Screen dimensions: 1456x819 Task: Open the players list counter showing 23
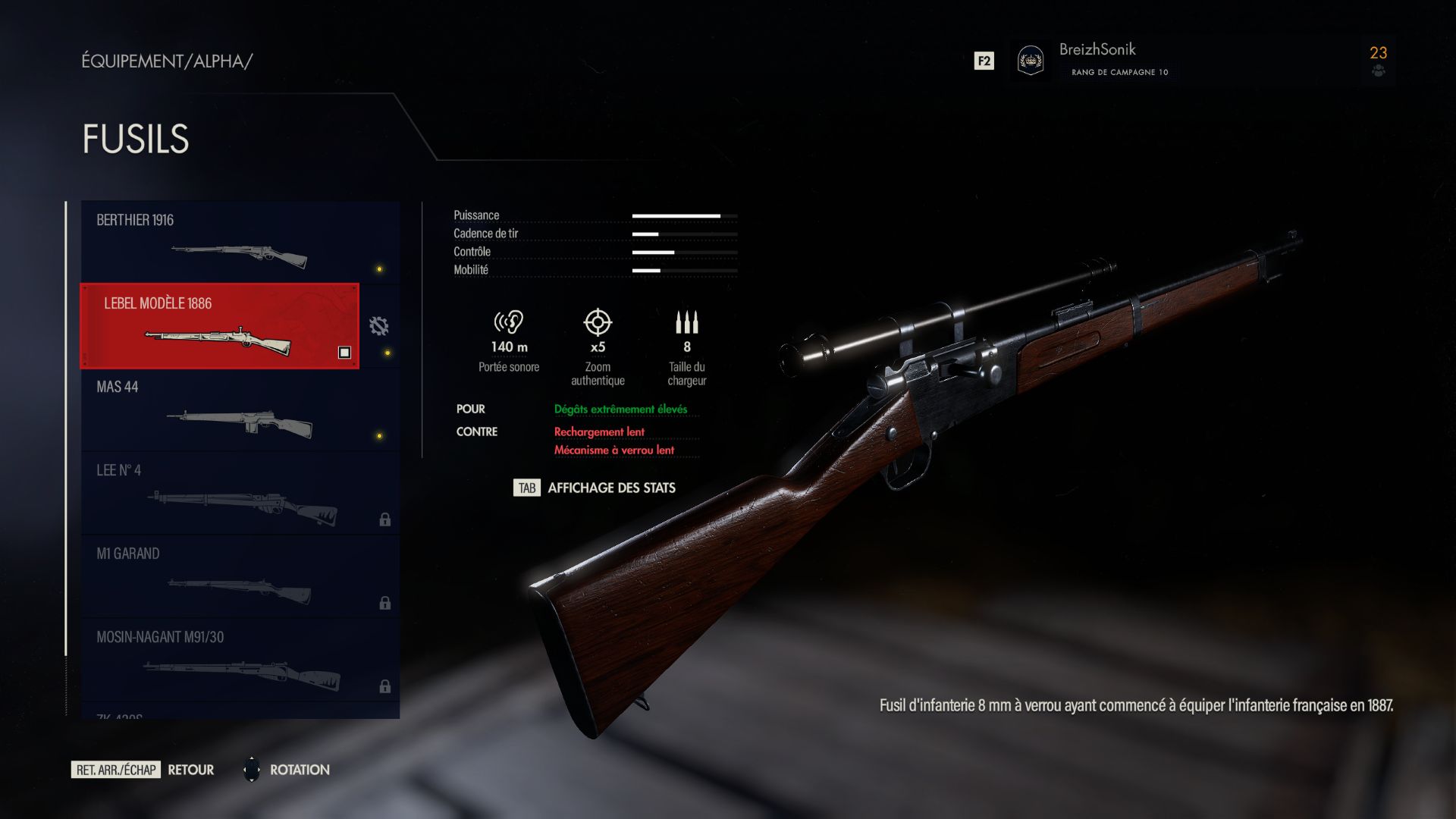click(1378, 60)
